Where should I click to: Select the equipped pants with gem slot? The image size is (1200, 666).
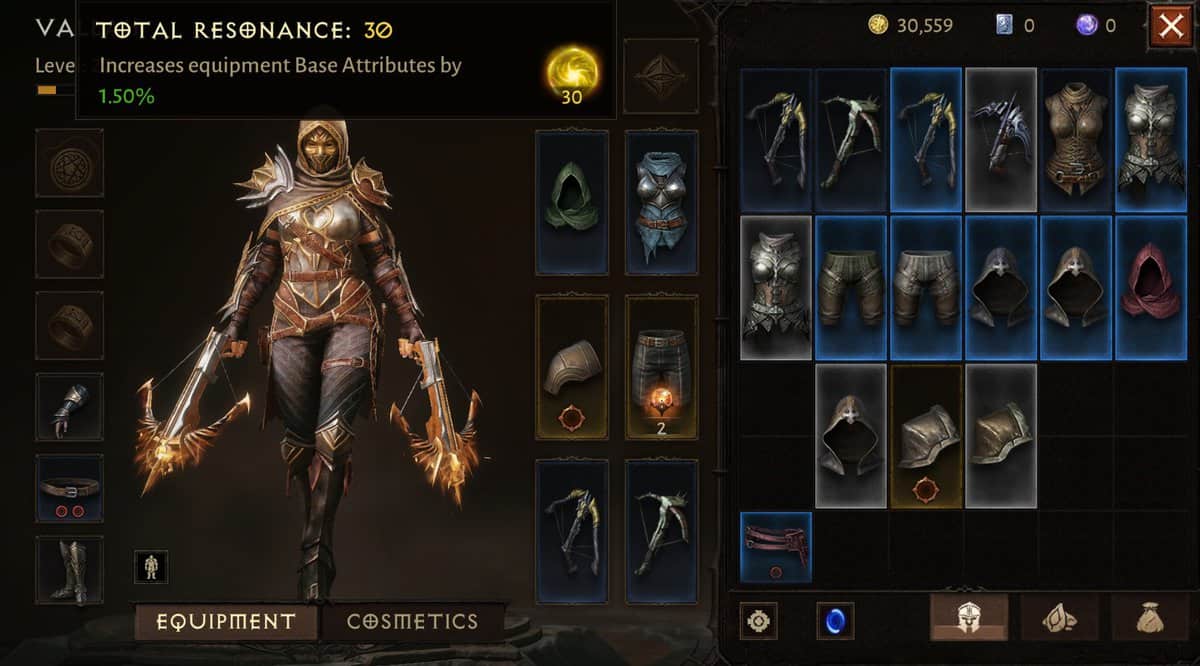[661, 367]
